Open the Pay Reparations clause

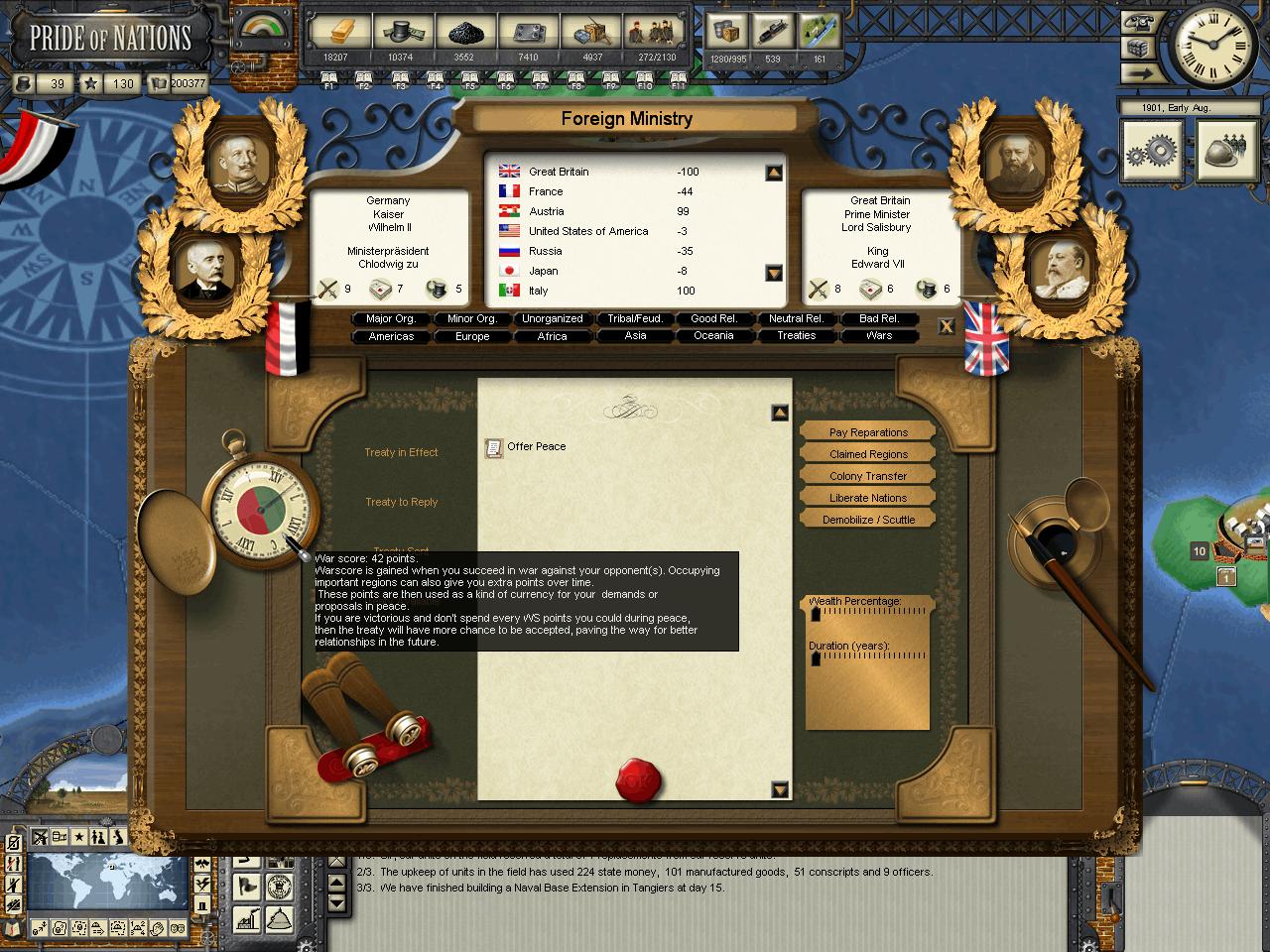[x=868, y=432]
